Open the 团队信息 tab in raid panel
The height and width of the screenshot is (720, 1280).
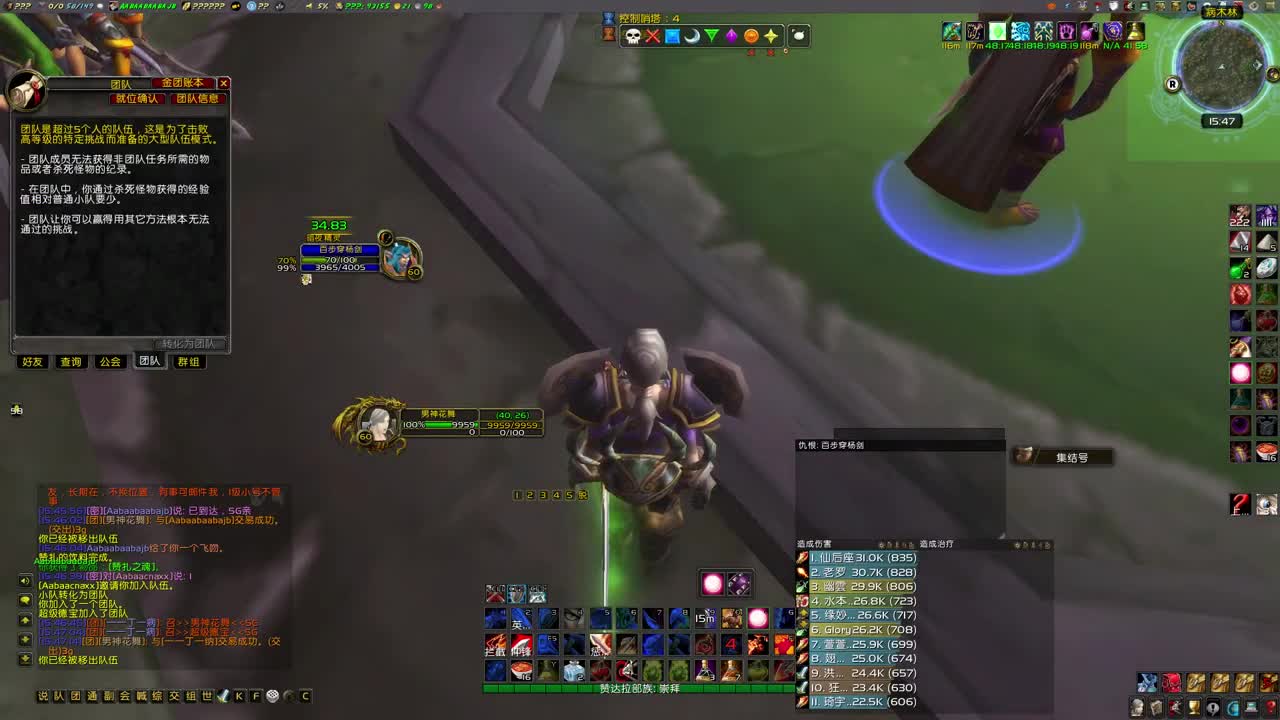pyautogui.click(x=196, y=99)
